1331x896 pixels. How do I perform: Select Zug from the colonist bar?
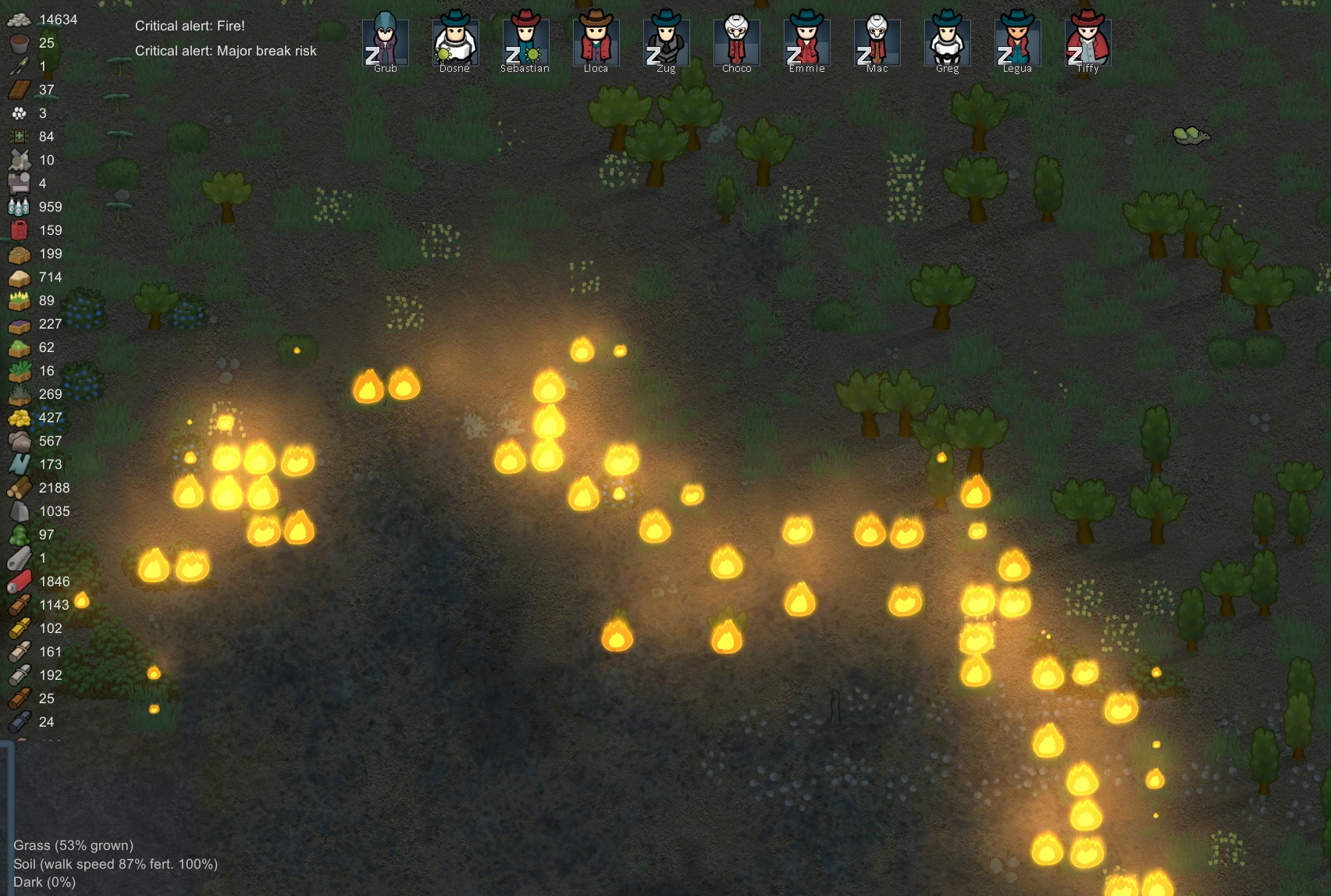[x=666, y=41]
